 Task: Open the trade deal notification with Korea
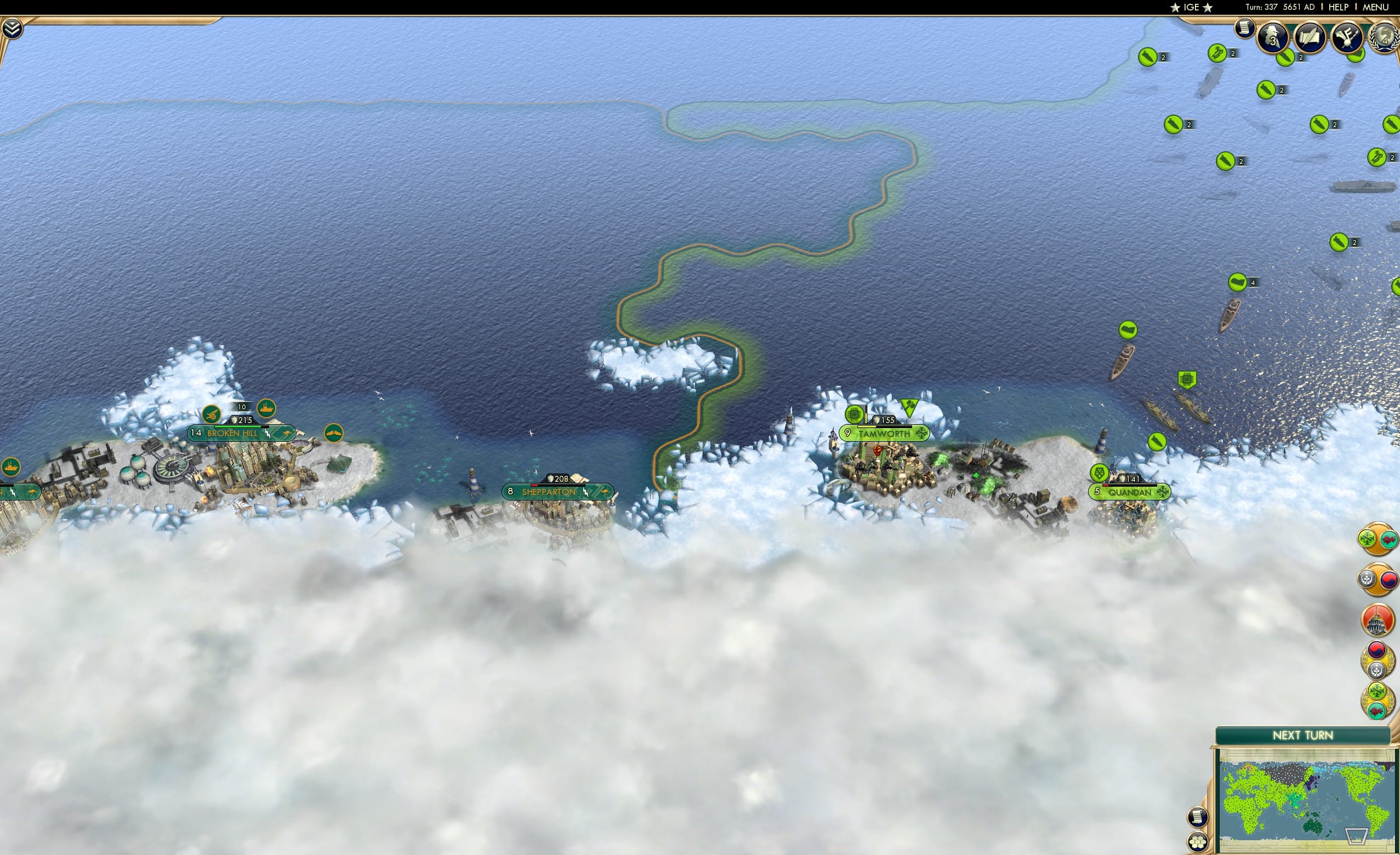tap(1378, 578)
